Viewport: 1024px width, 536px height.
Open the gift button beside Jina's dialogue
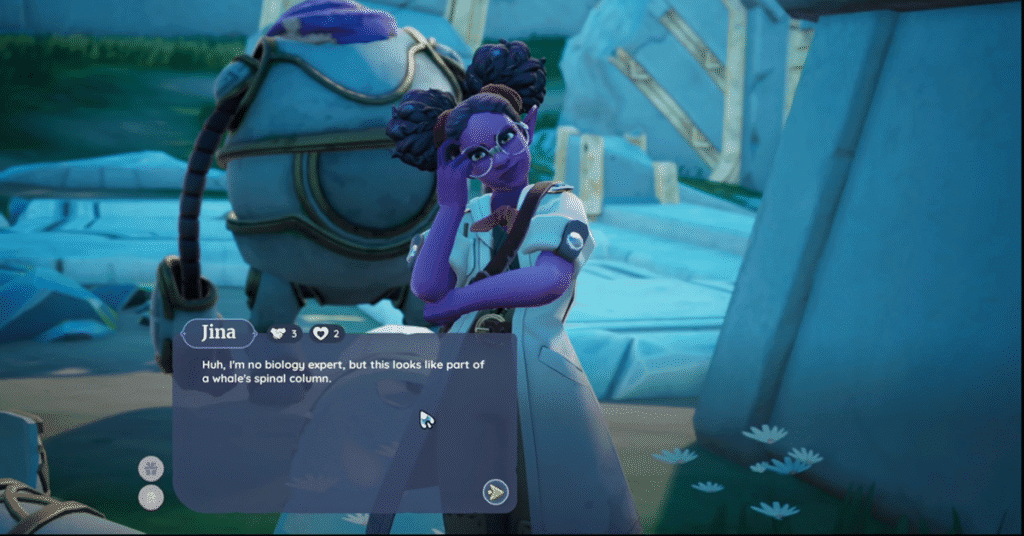[x=151, y=468]
